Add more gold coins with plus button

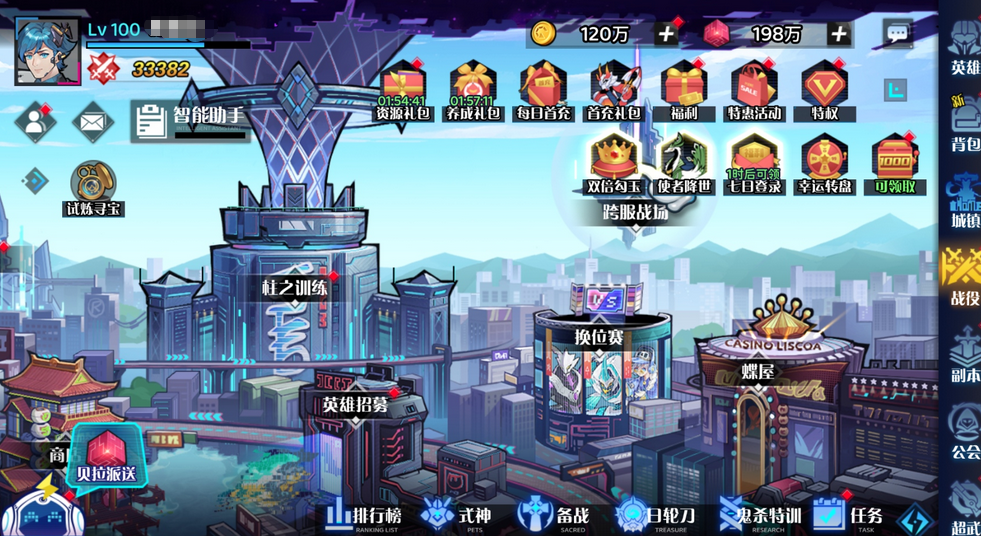click(666, 34)
